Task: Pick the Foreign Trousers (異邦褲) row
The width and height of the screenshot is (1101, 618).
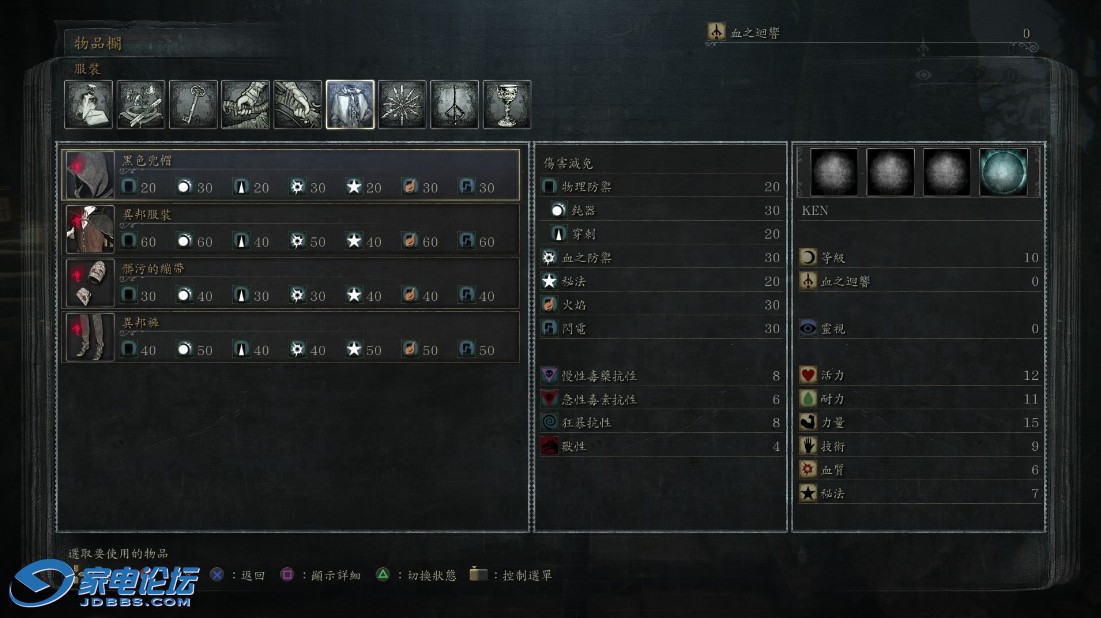Action: tap(292, 337)
